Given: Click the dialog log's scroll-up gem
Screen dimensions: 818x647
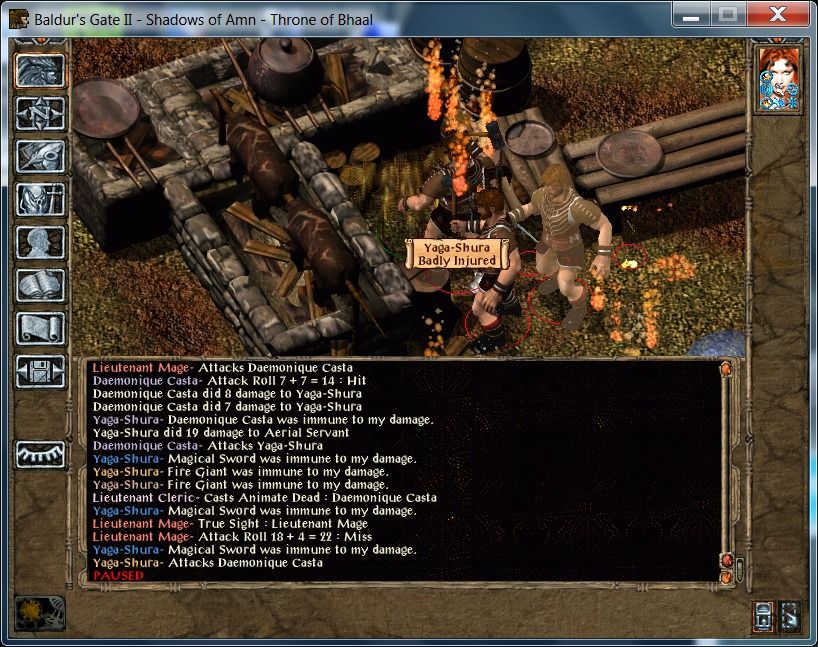Looking at the screenshot, I should [x=725, y=369].
